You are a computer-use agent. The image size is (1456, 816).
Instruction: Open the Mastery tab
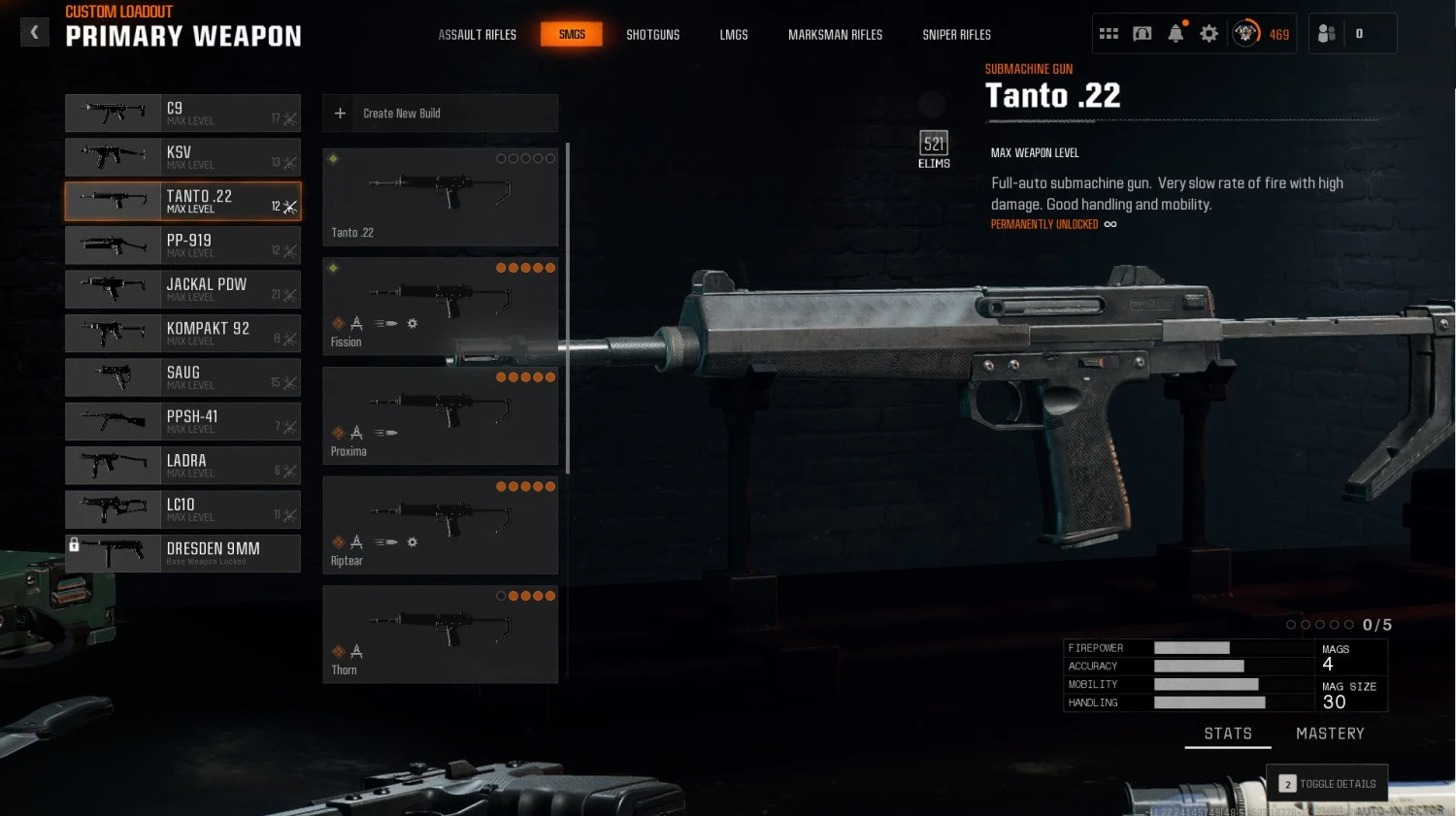click(x=1330, y=734)
